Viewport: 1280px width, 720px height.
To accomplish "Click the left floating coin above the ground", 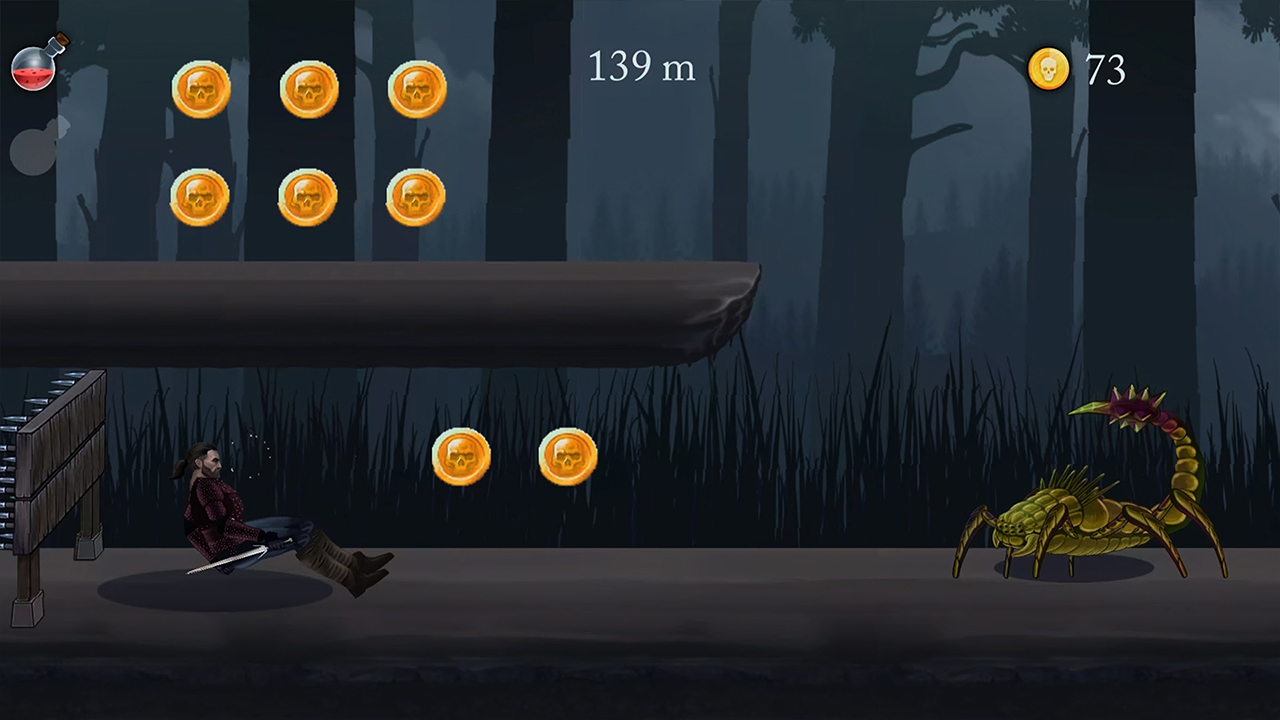I will point(461,457).
